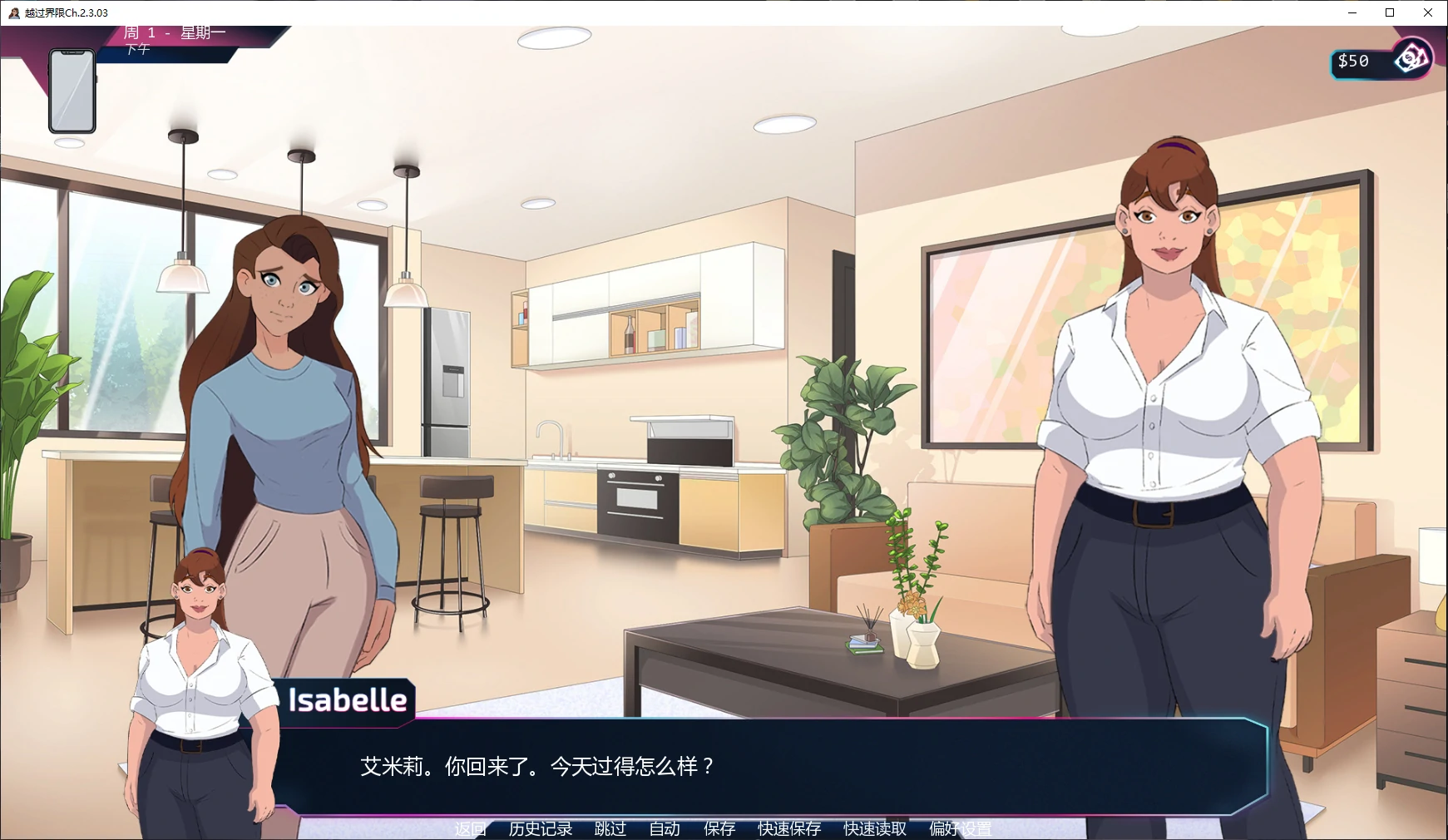Expand the phone panel on the left
Image resolution: width=1448 pixels, height=840 pixels.
[72, 90]
